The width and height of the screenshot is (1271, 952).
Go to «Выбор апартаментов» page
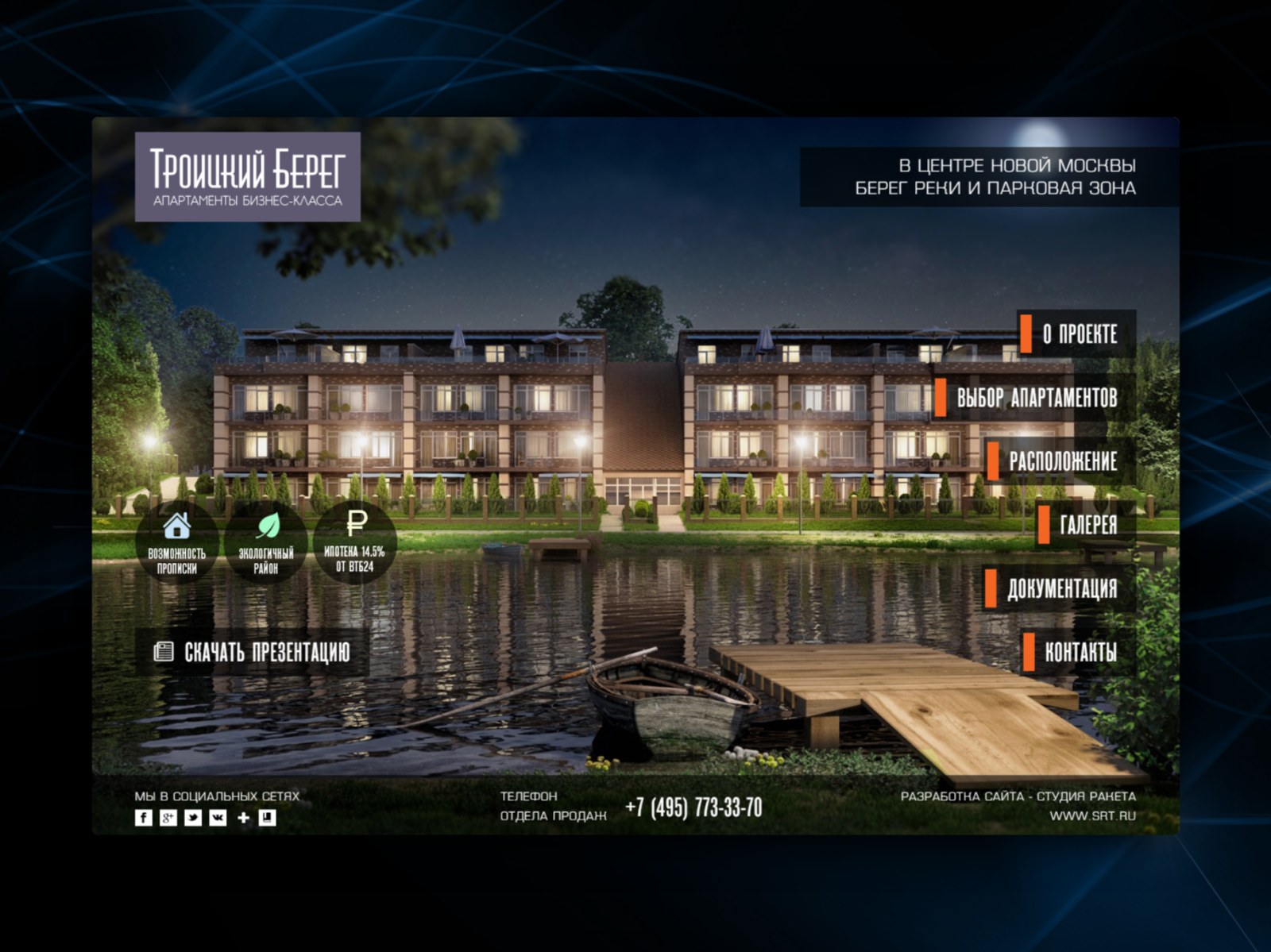[1036, 398]
